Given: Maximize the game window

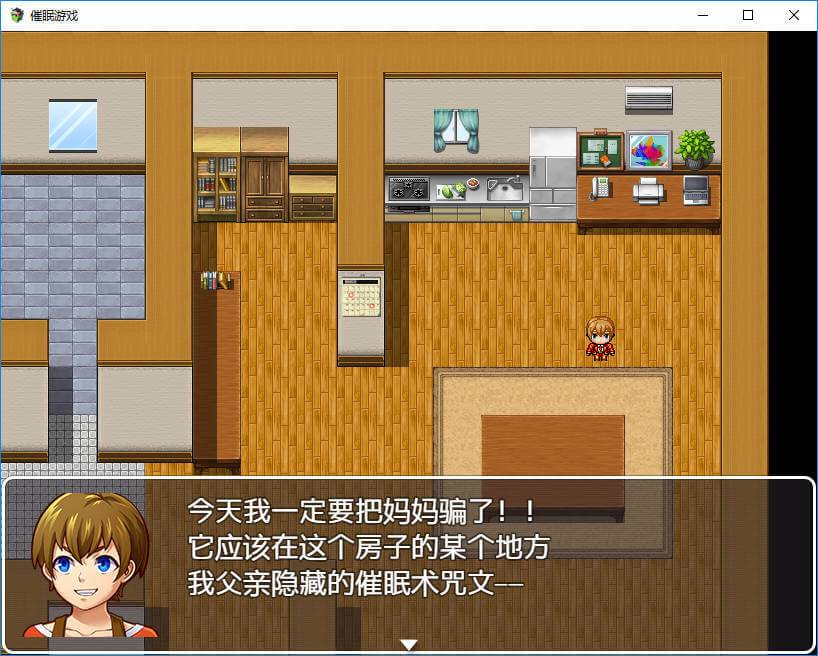Looking at the screenshot, I should pyautogui.click(x=748, y=15).
